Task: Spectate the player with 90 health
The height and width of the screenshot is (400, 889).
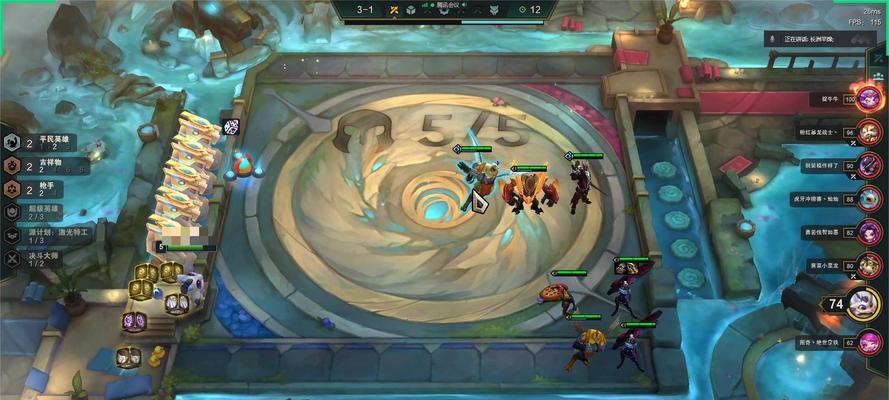Action: click(x=868, y=165)
